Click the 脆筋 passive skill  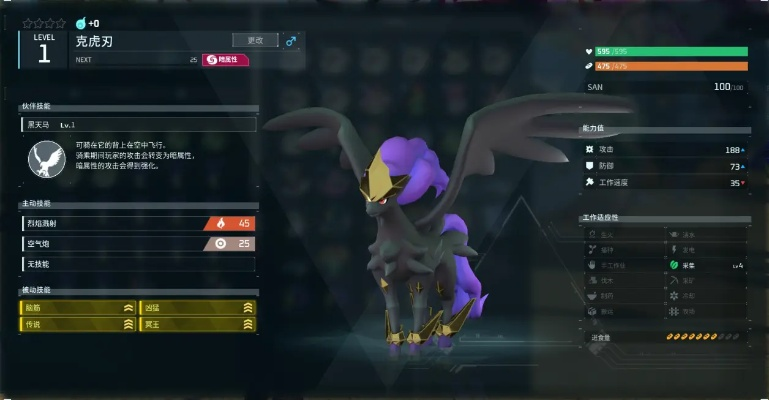pos(78,308)
